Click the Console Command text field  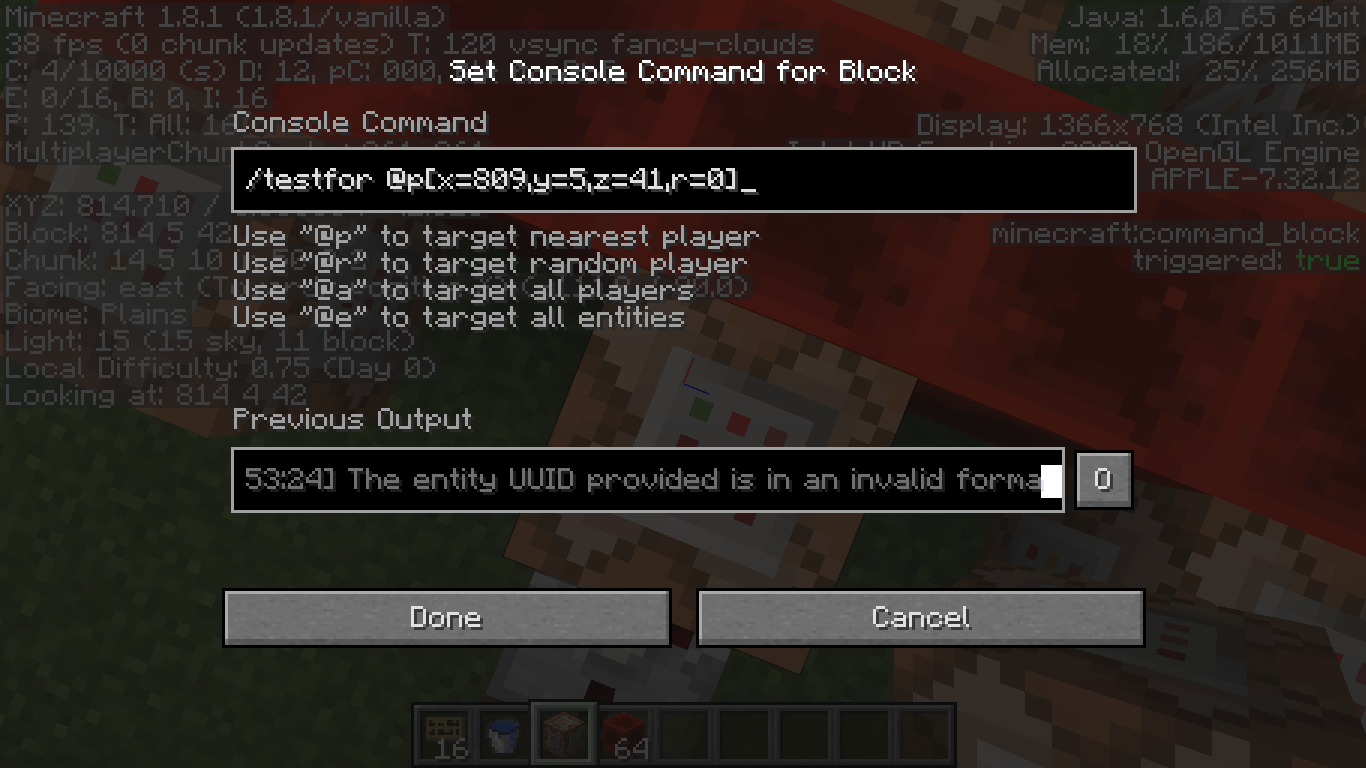pos(683,181)
